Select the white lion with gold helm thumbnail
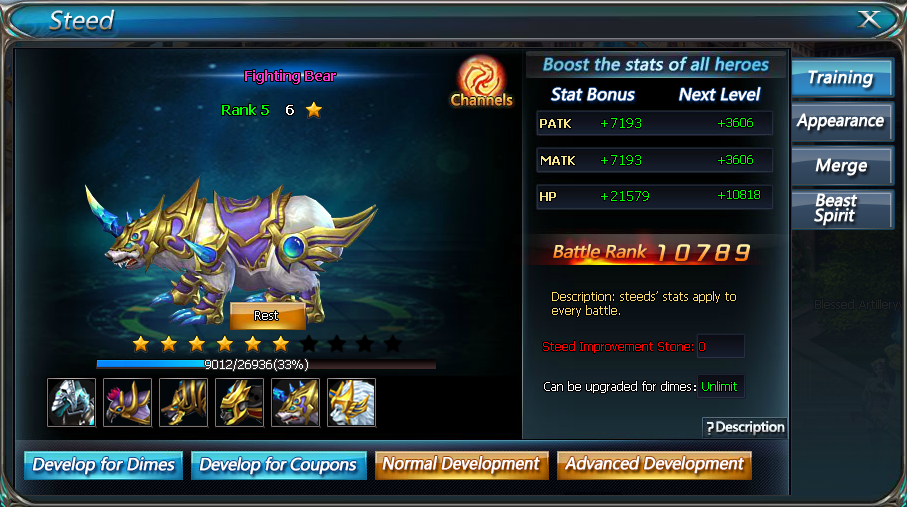The image size is (907, 507). tap(351, 402)
